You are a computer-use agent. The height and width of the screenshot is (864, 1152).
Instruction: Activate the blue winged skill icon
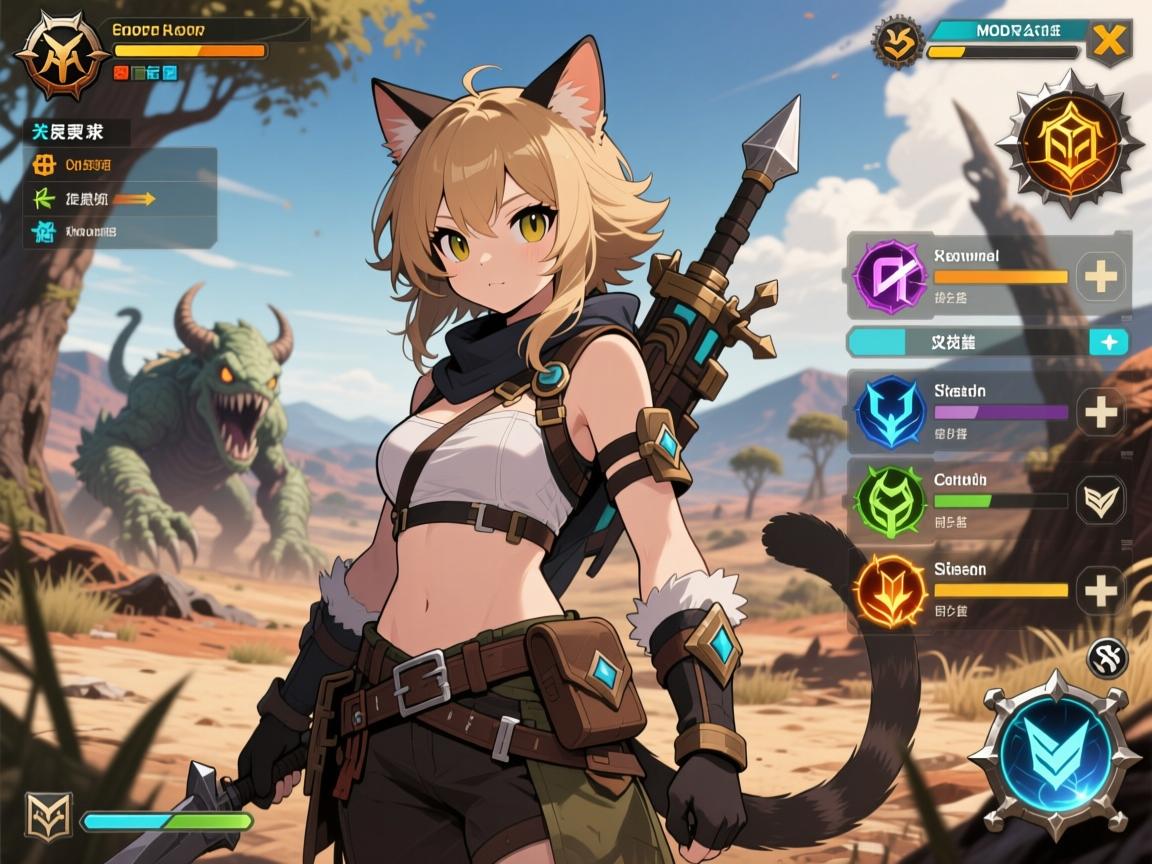(x=888, y=410)
